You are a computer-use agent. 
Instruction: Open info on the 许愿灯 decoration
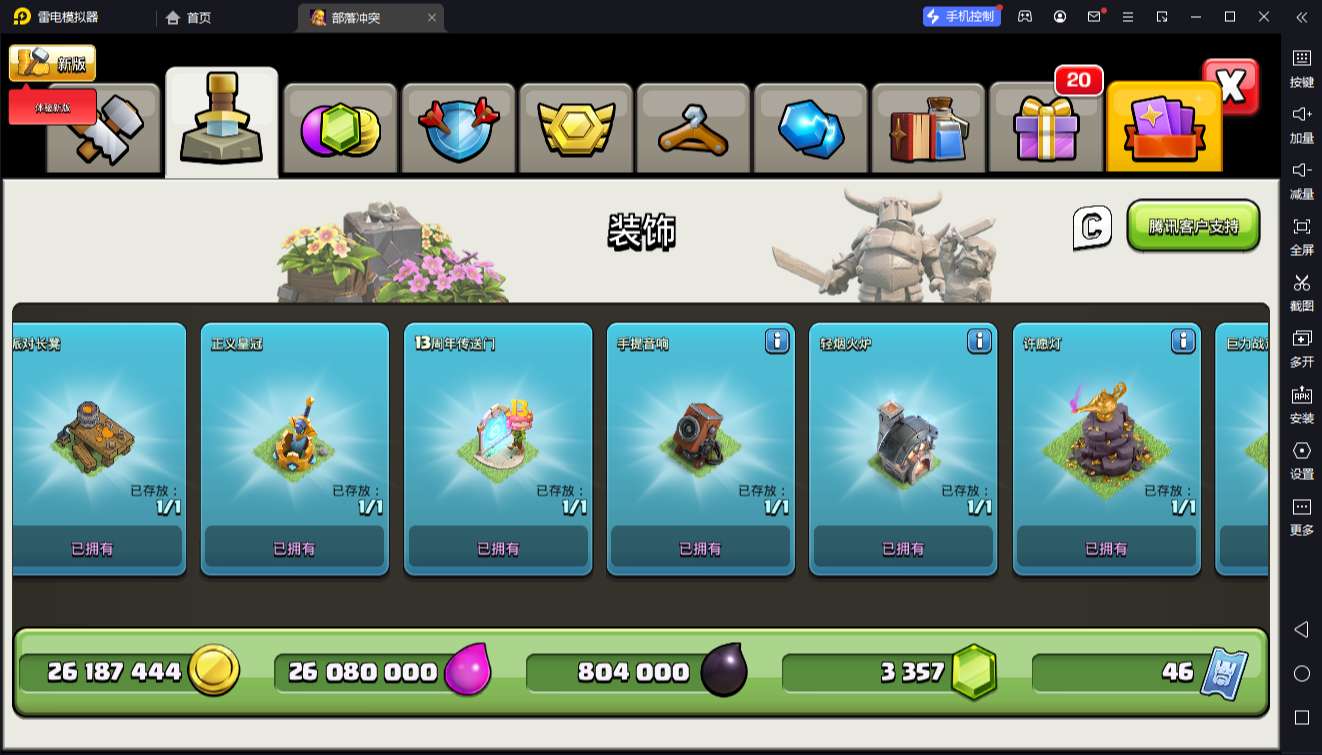(x=1183, y=341)
